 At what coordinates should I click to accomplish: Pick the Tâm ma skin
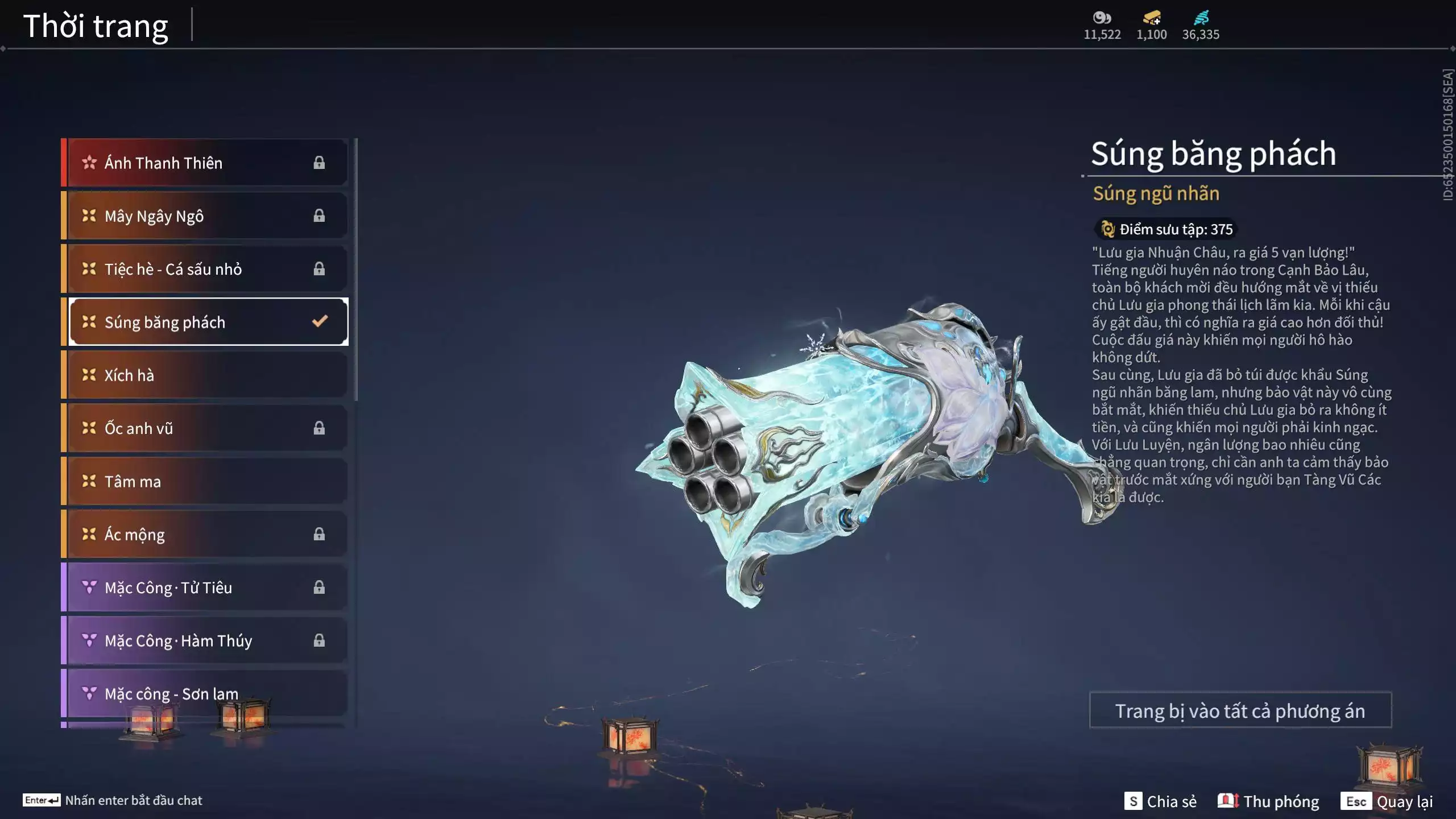(205, 481)
